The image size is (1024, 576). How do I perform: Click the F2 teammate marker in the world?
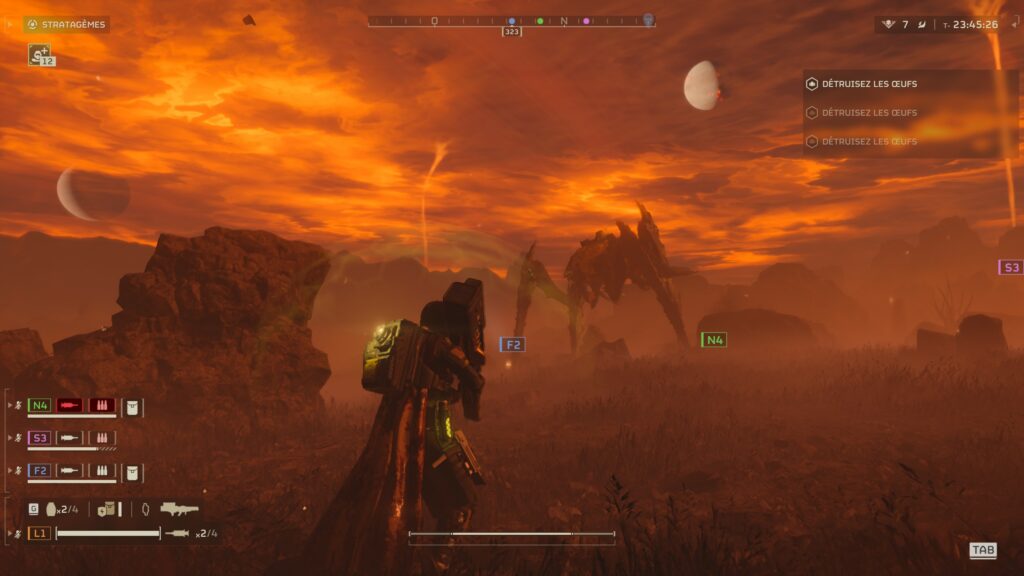(512, 344)
